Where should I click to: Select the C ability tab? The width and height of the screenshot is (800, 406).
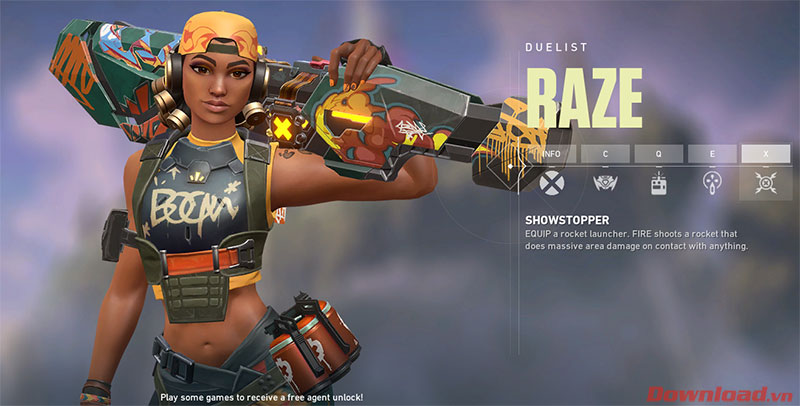point(605,154)
